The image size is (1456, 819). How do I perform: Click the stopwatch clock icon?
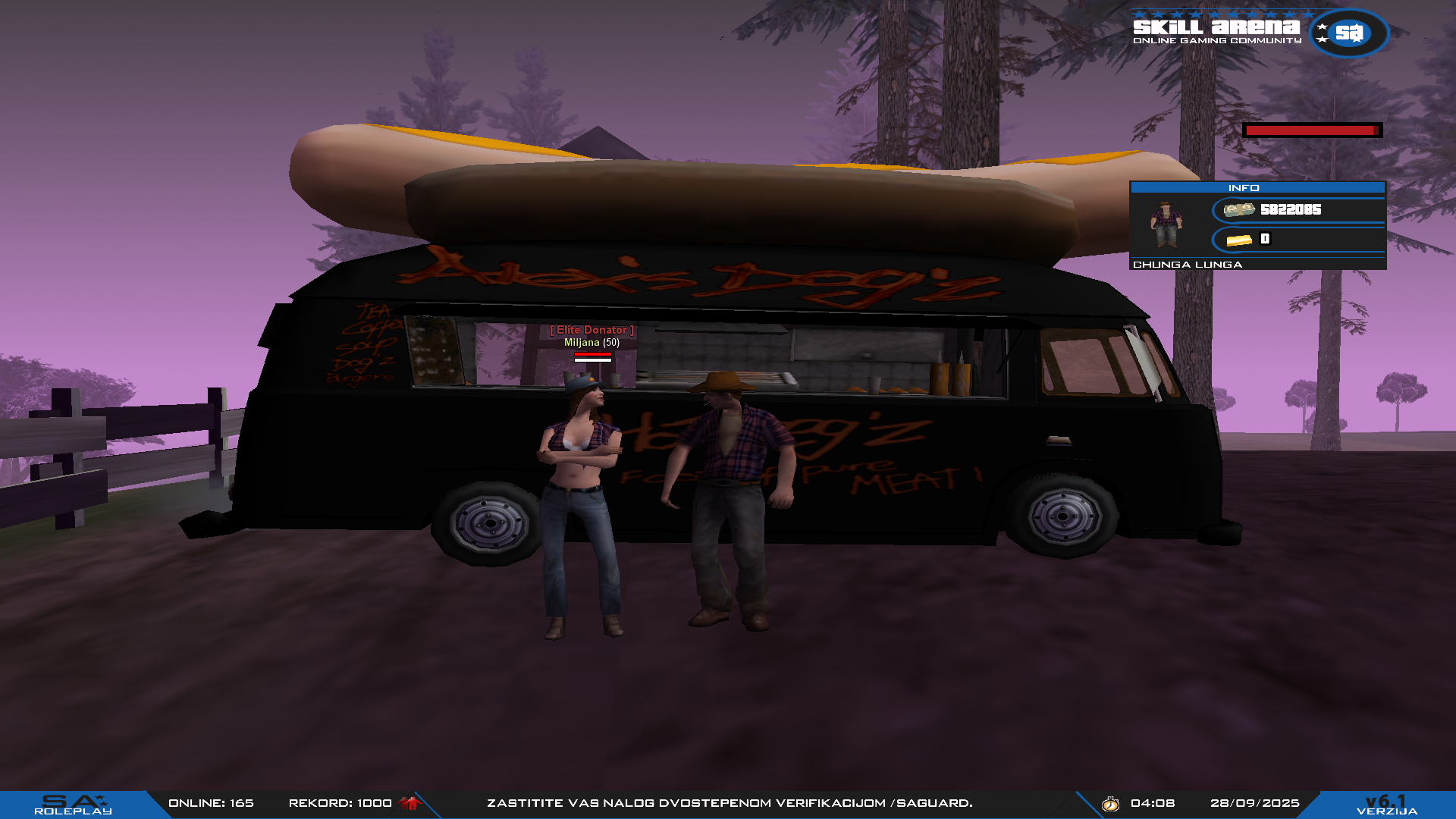click(1110, 804)
